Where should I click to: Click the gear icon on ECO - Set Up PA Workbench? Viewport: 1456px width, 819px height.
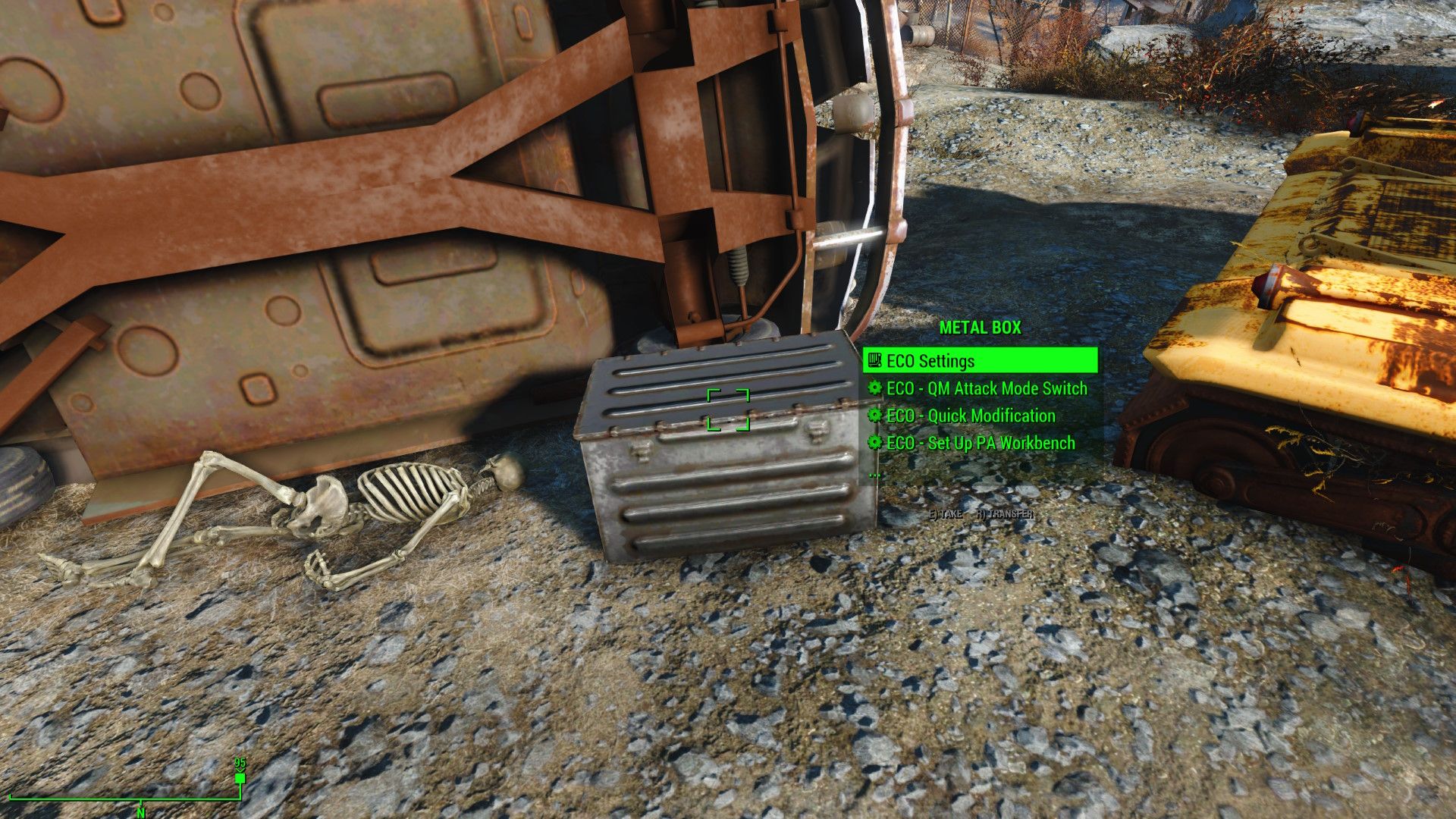pyautogui.click(x=874, y=443)
